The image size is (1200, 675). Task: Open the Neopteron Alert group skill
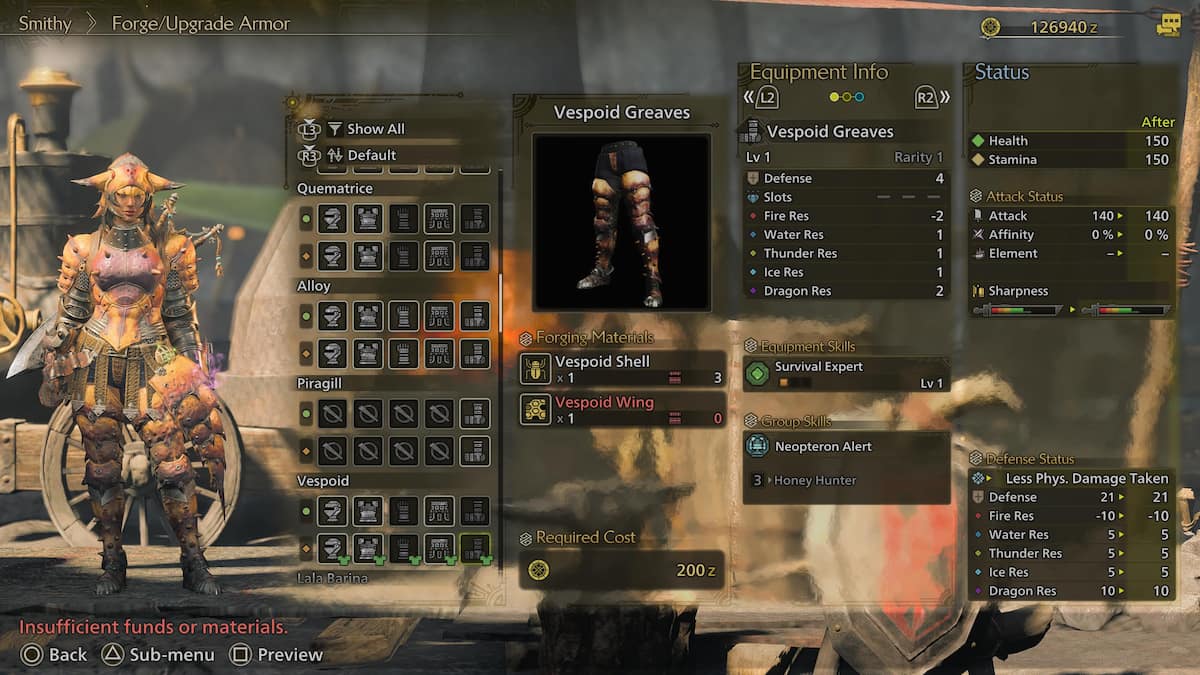tap(845, 447)
